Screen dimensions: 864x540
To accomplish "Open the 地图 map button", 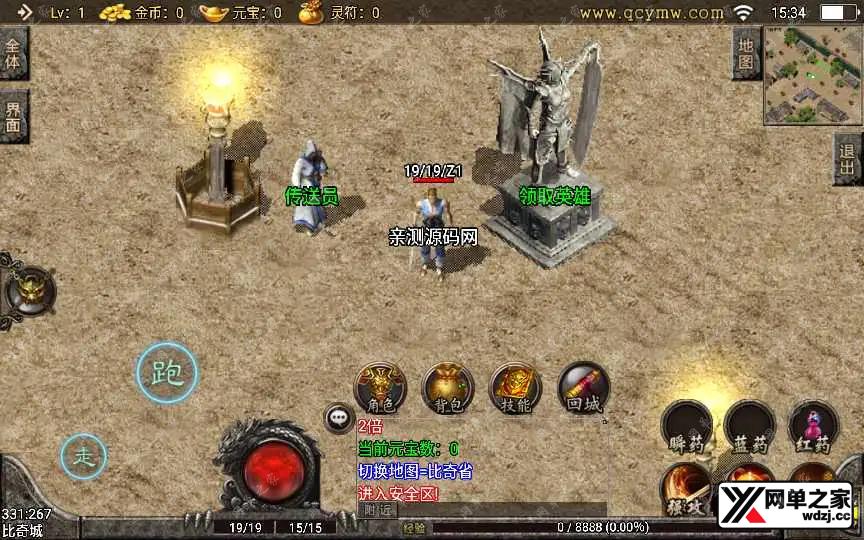I will coord(746,53).
